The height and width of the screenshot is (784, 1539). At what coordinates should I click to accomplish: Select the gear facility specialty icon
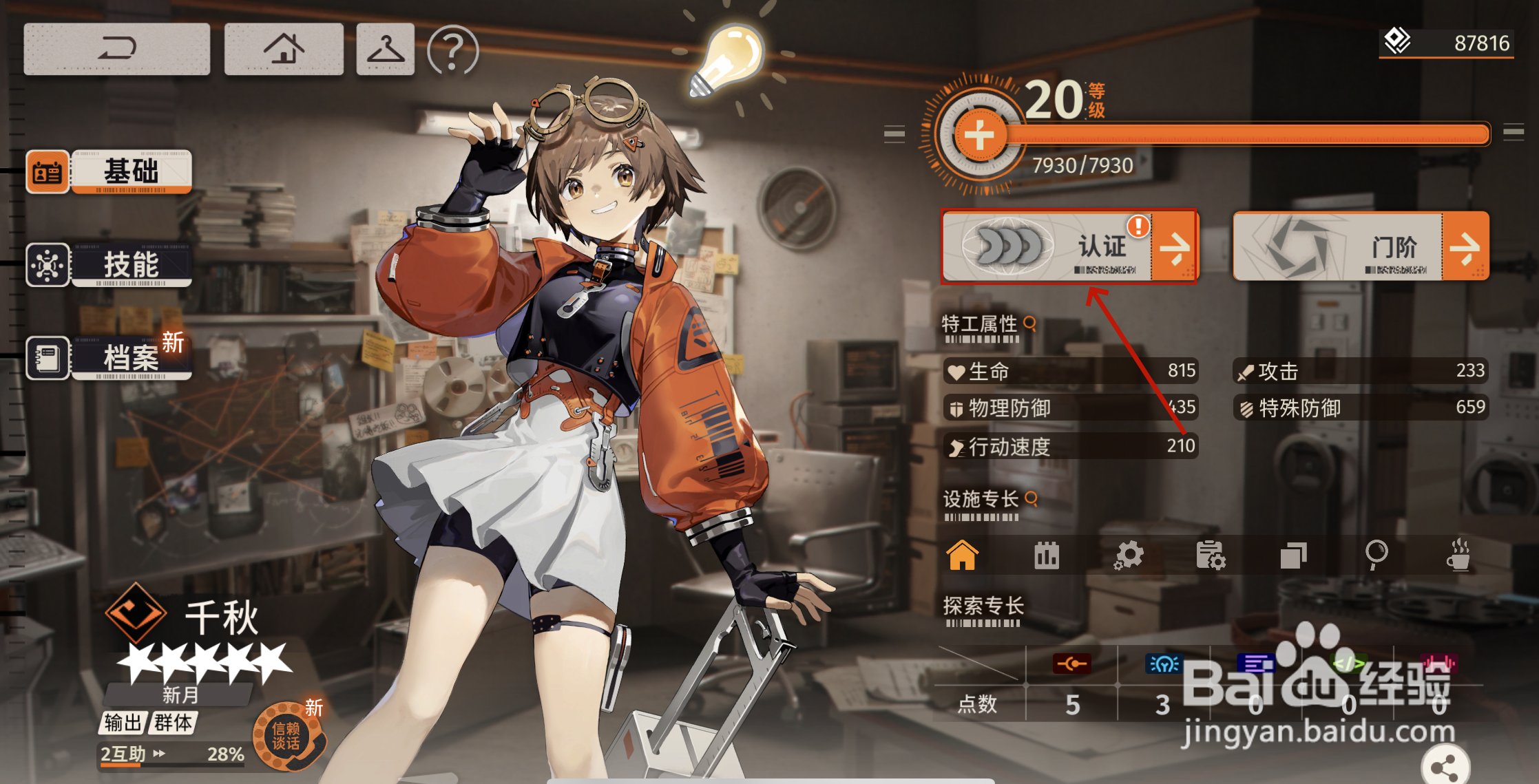tap(1129, 555)
